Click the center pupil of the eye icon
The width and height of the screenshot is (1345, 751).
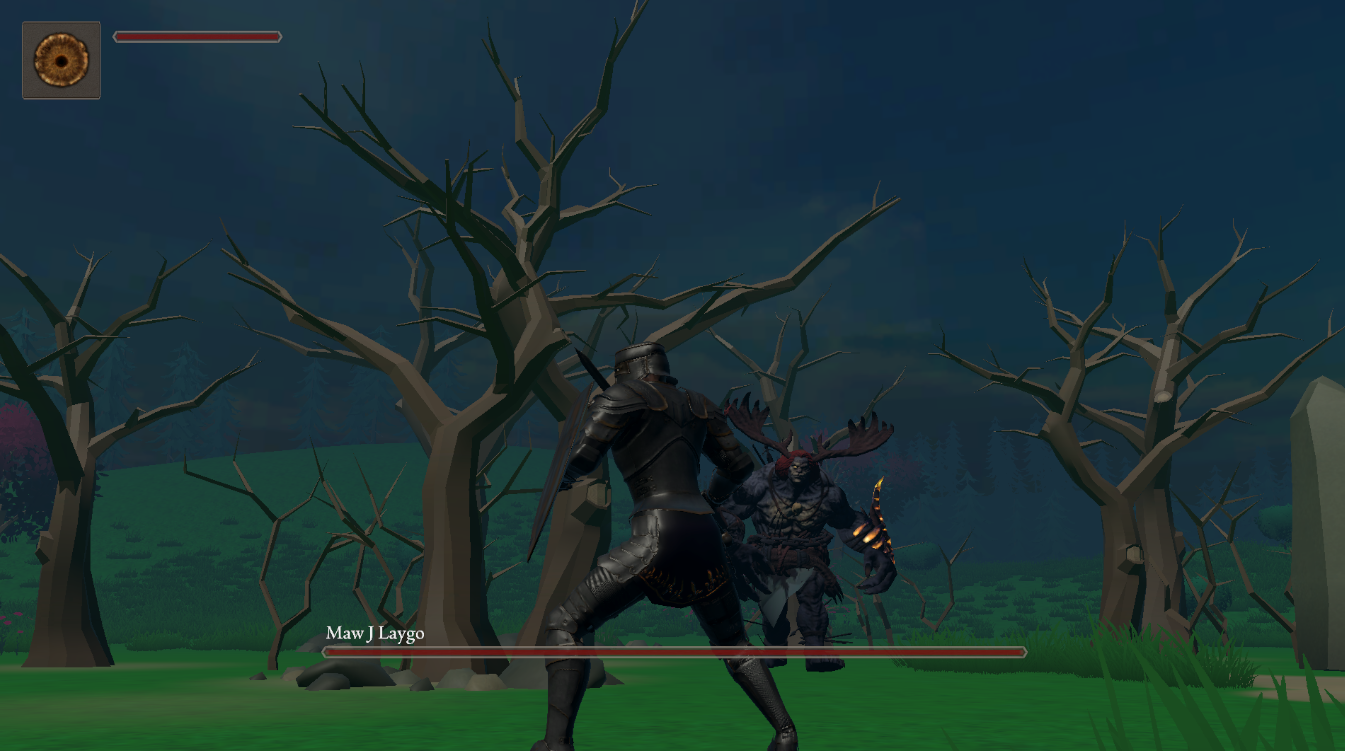click(x=61, y=60)
